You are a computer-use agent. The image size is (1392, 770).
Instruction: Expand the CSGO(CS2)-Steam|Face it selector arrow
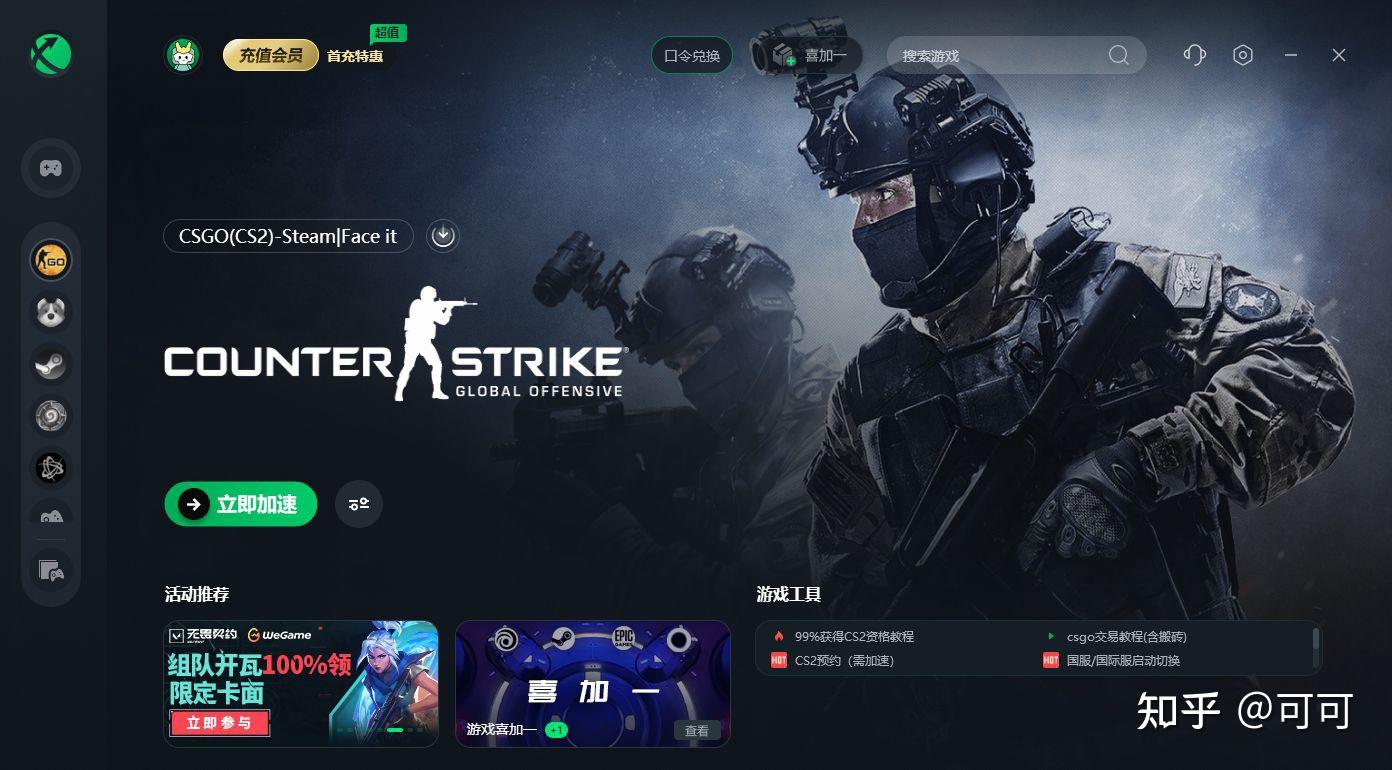coord(443,236)
